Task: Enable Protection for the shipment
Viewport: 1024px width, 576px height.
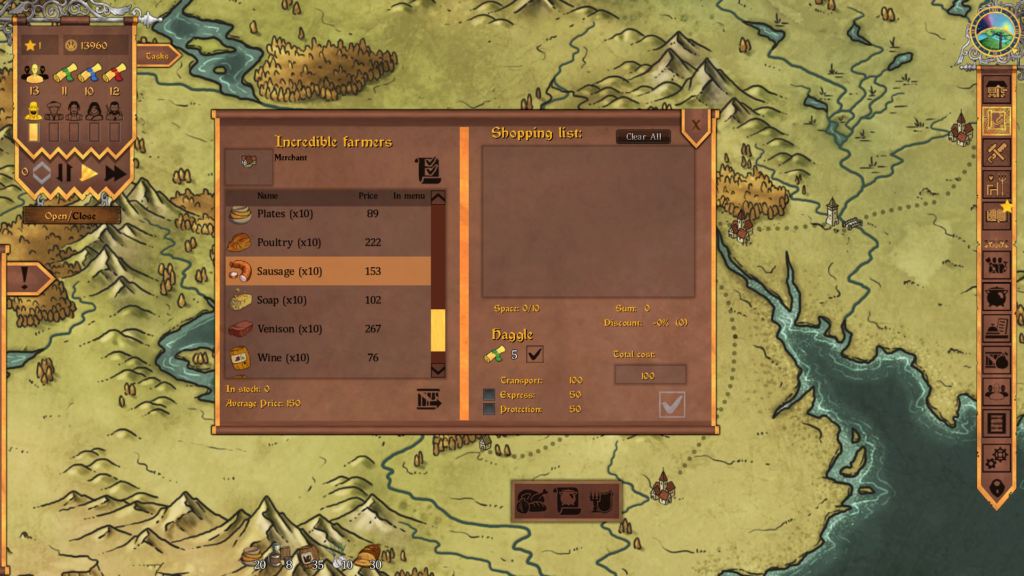Action: (489, 409)
